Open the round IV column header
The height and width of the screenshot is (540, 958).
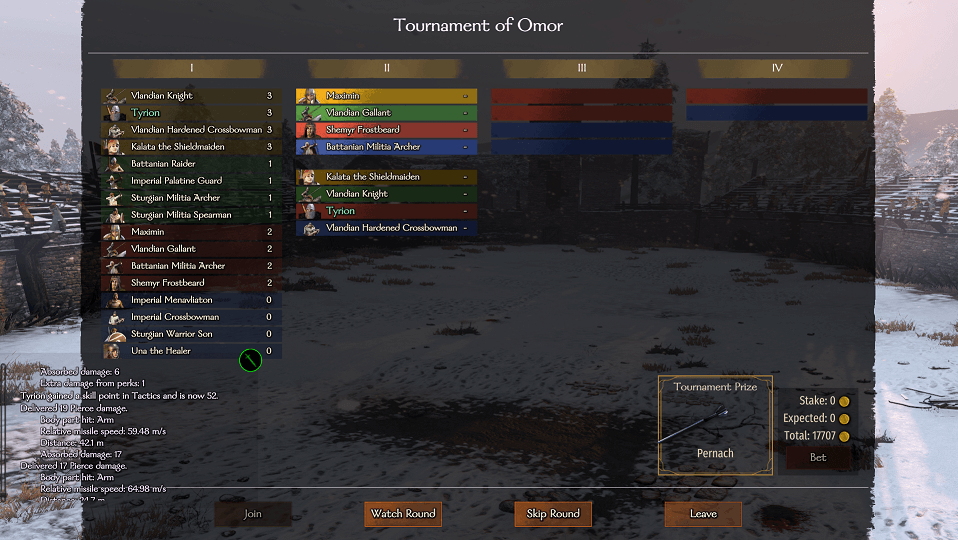(777, 68)
